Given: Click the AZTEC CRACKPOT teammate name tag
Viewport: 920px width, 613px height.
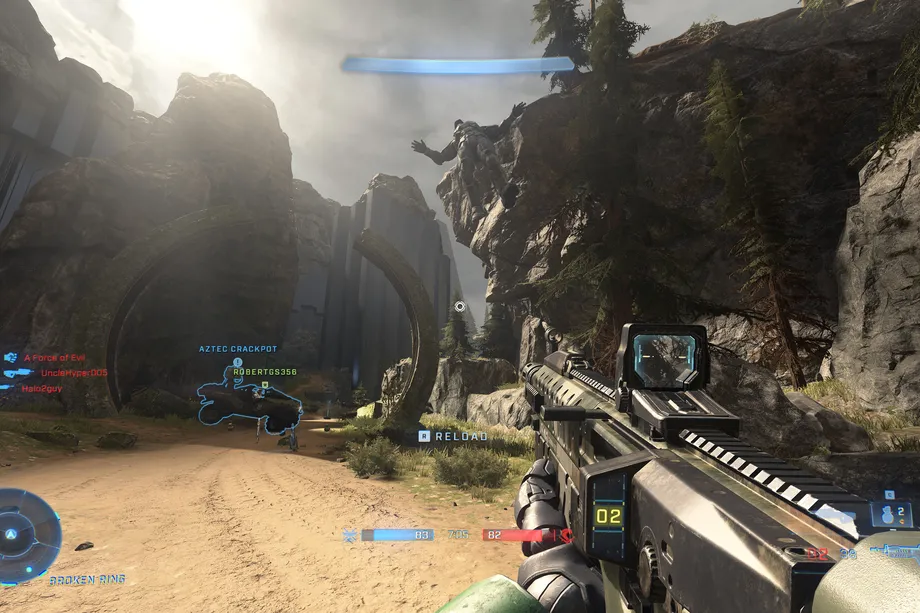Looking at the screenshot, I should click(x=238, y=349).
